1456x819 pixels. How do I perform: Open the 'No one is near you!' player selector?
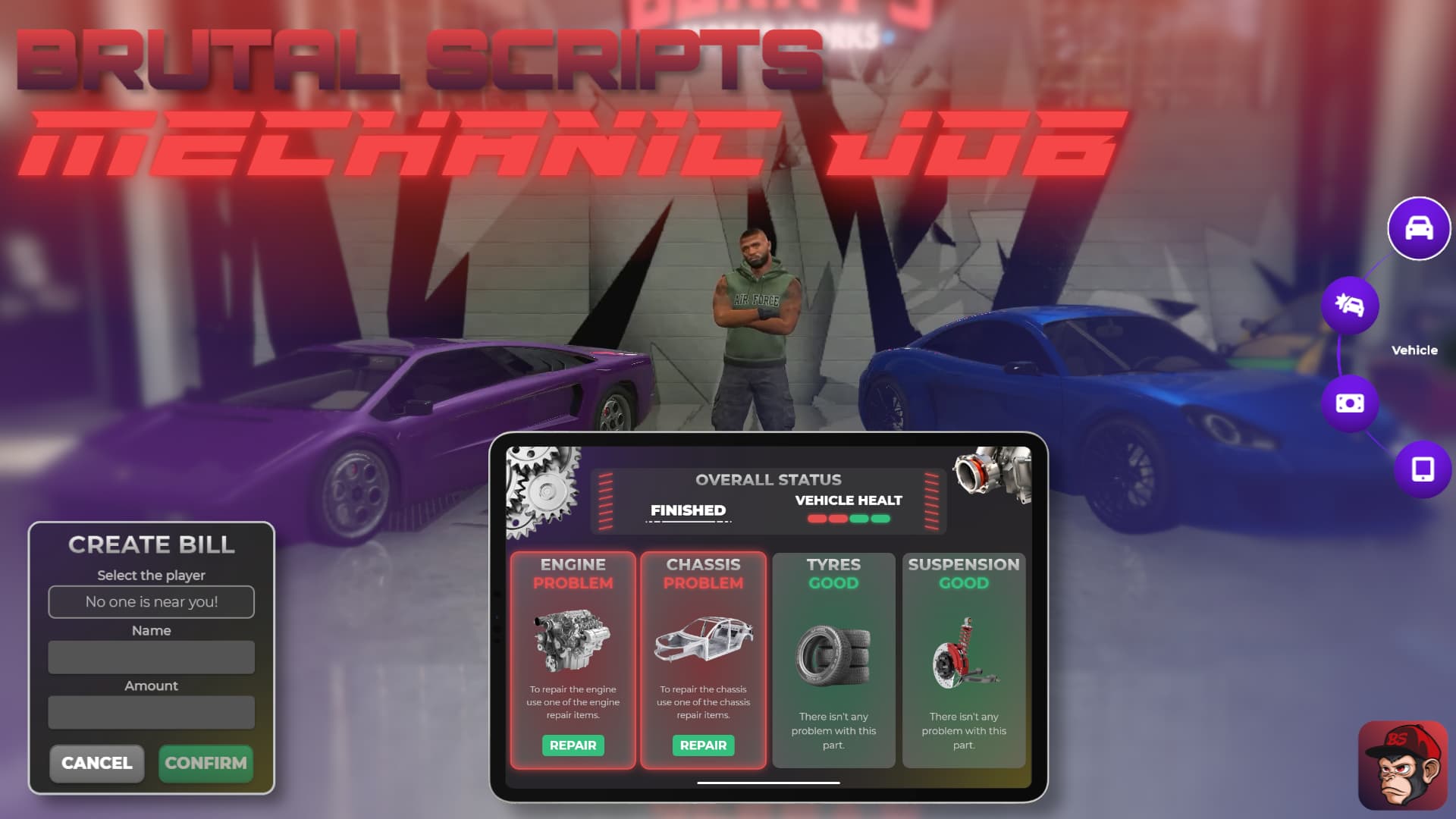[x=151, y=601]
